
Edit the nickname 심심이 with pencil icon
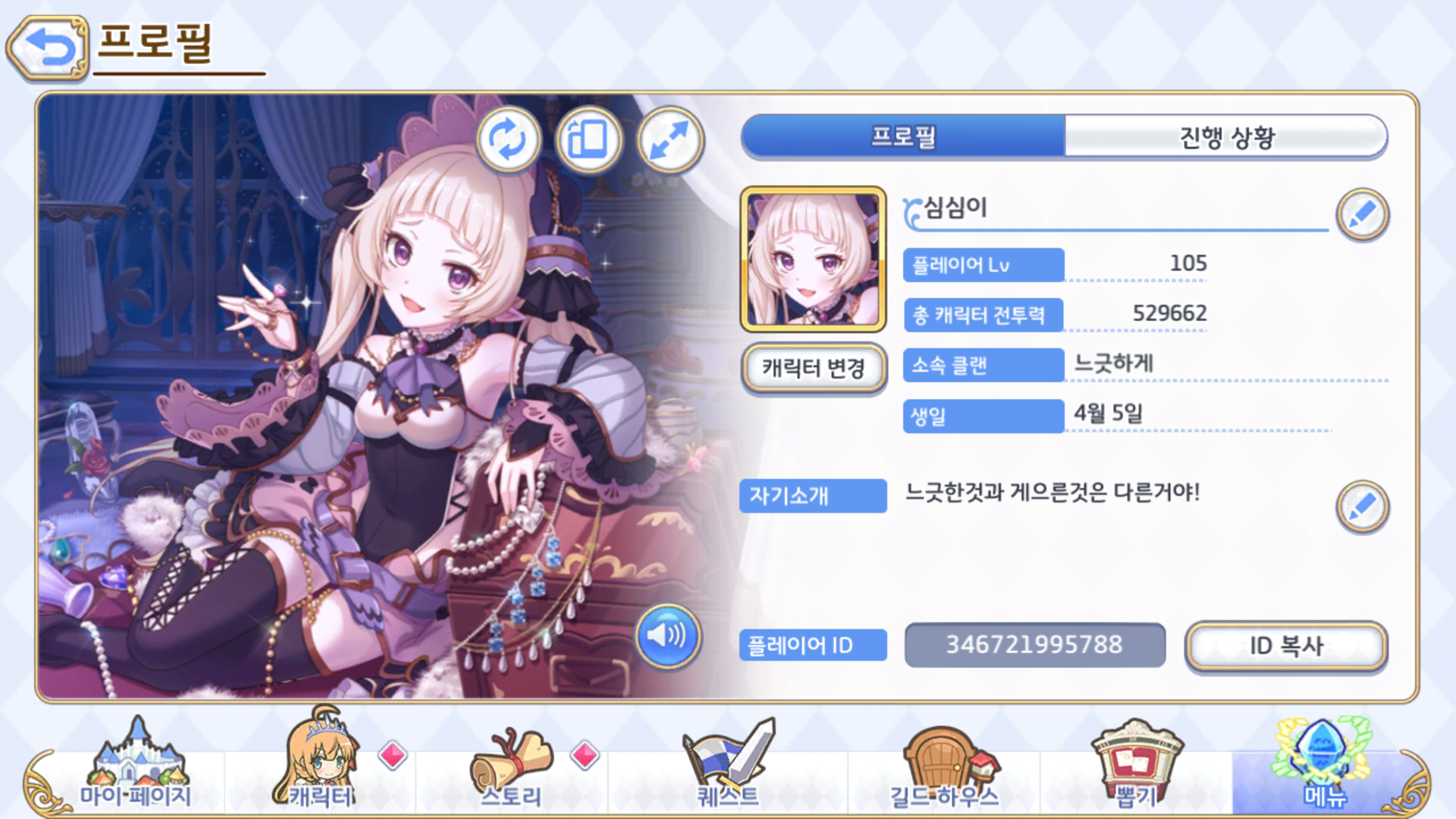[x=1364, y=215]
